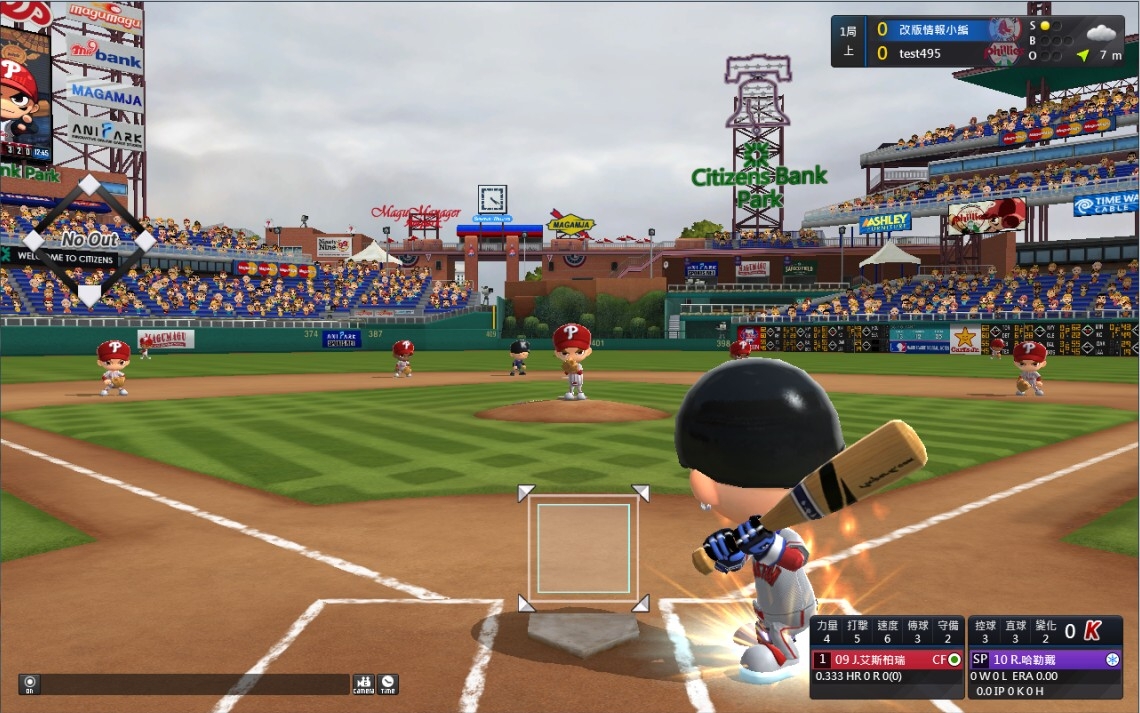Open the Camera view button
This screenshot has width=1140, height=713.
click(363, 685)
